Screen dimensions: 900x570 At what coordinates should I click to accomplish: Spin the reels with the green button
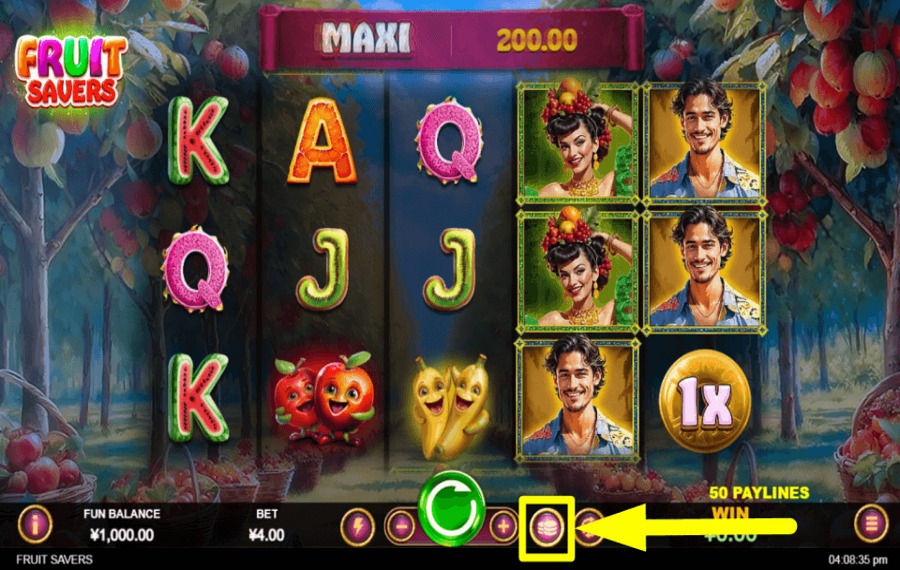point(452,506)
